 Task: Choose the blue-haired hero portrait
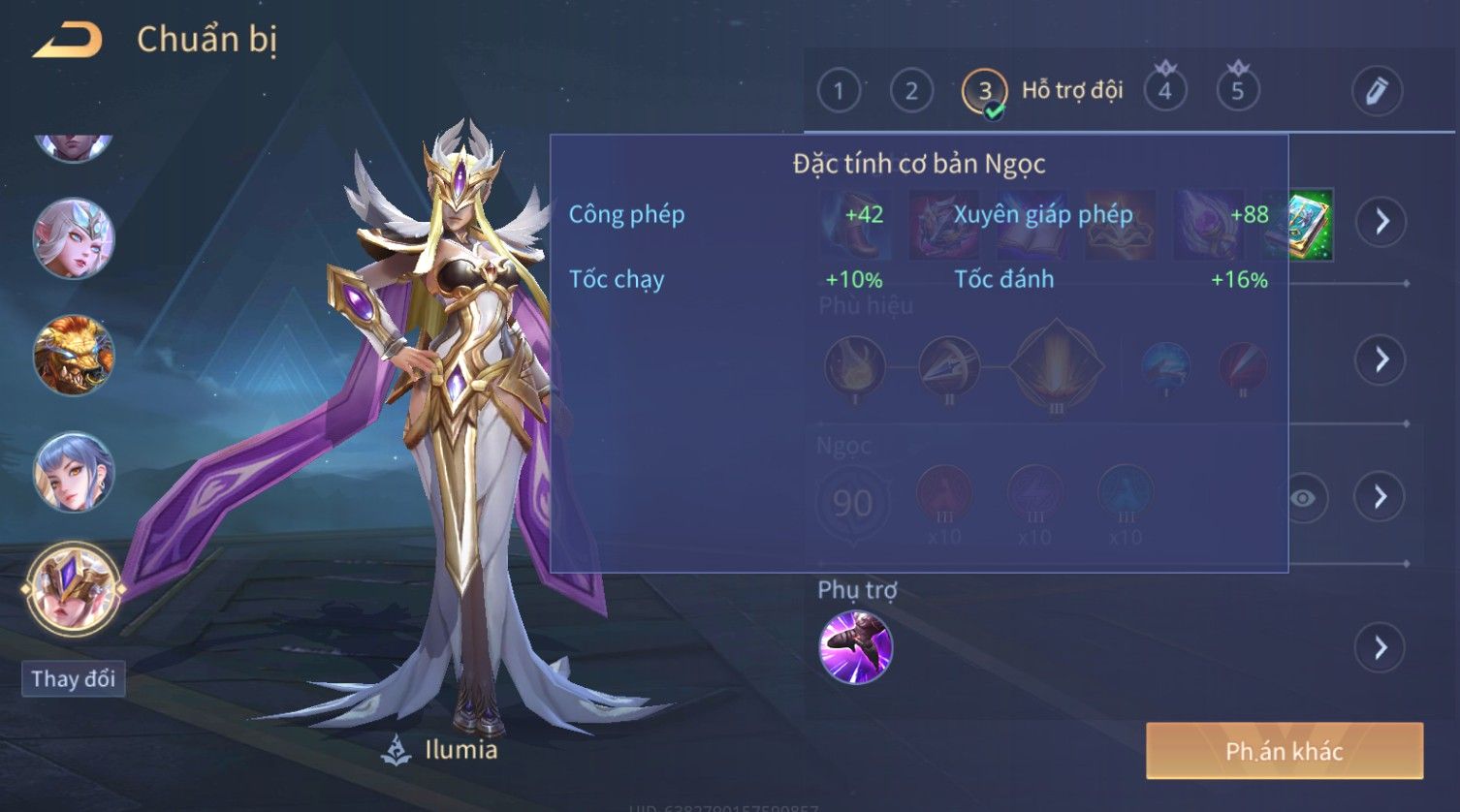point(74,473)
